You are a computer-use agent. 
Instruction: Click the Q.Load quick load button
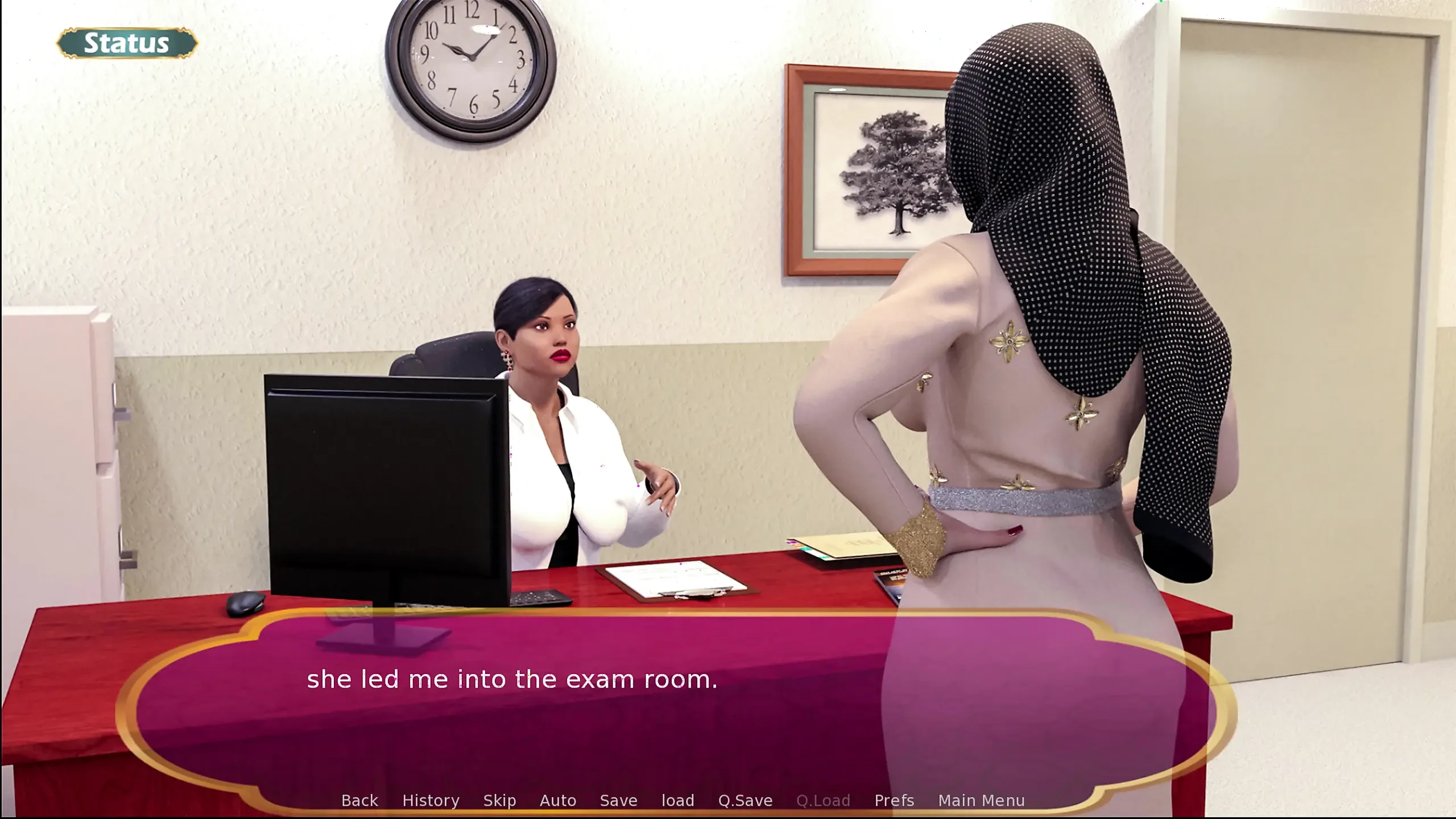coord(823,800)
